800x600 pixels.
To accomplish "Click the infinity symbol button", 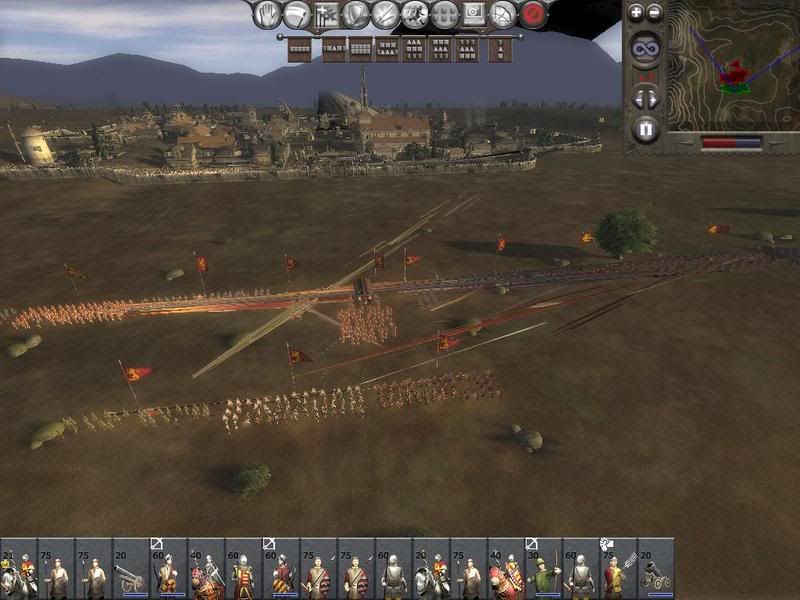I will 645,48.
